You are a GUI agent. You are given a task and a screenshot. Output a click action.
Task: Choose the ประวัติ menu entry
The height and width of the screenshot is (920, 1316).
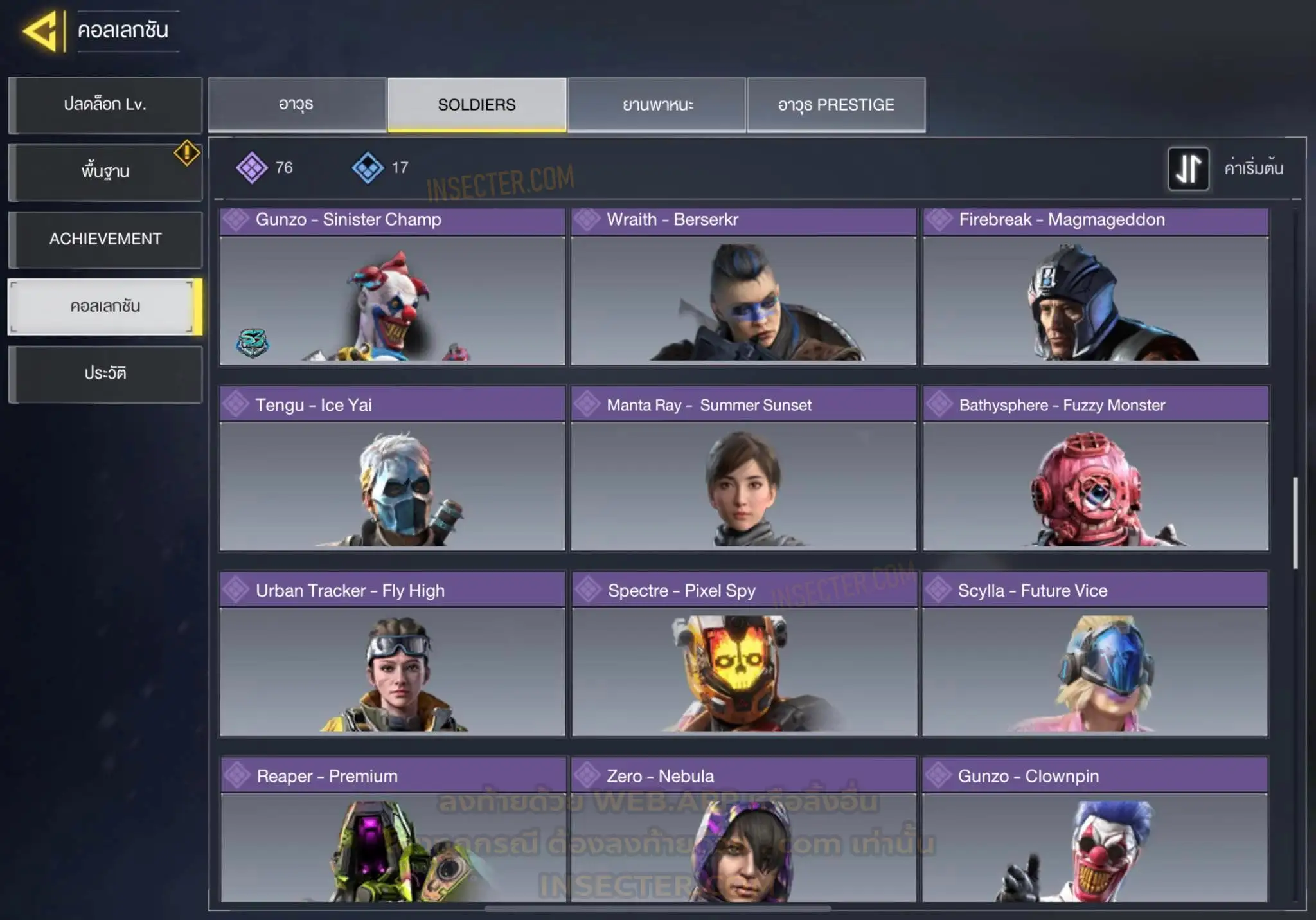pyautogui.click(x=105, y=374)
